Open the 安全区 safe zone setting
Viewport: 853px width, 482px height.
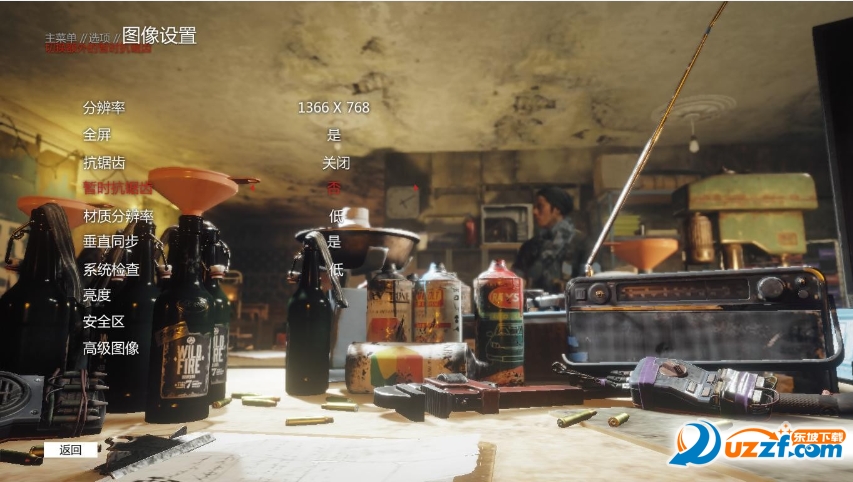click(104, 322)
